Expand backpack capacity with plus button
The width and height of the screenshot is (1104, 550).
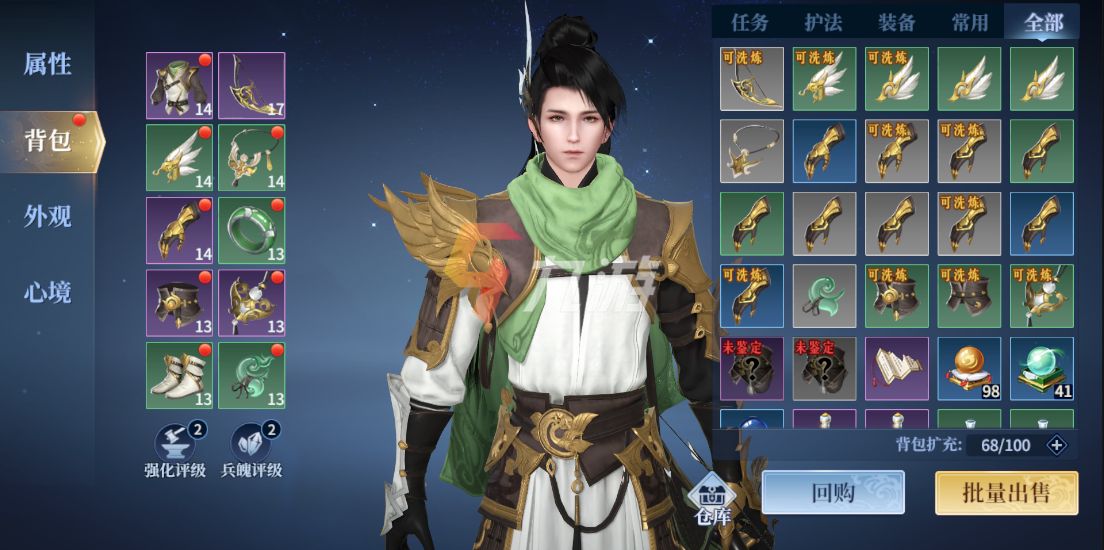tap(1056, 445)
